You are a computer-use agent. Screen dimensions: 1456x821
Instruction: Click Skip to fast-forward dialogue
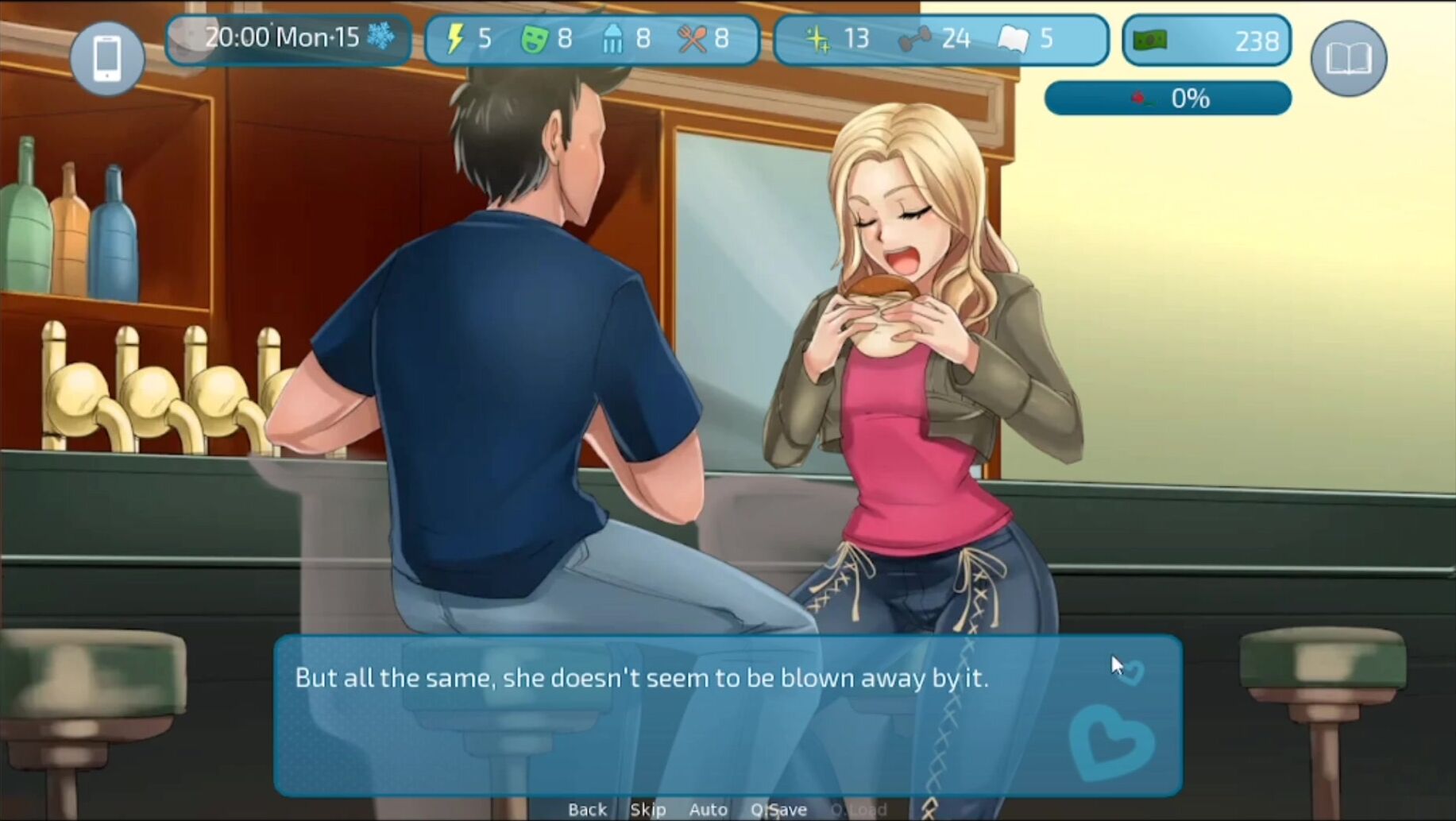[647, 809]
